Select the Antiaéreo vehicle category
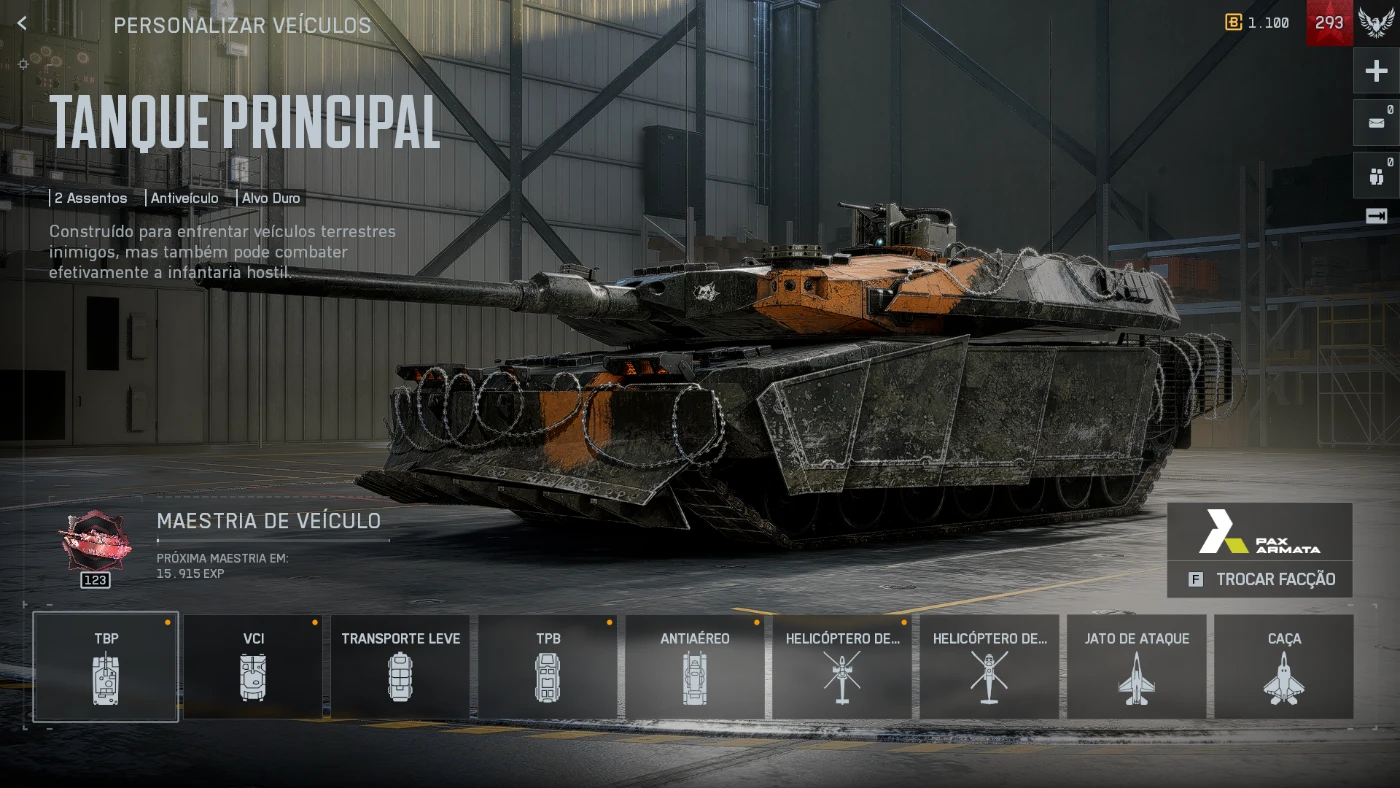The width and height of the screenshot is (1400, 788). tap(694, 666)
